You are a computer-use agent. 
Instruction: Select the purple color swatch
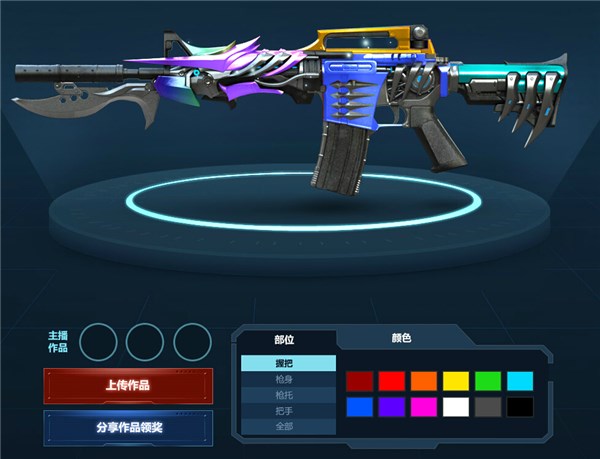pos(392,407)
